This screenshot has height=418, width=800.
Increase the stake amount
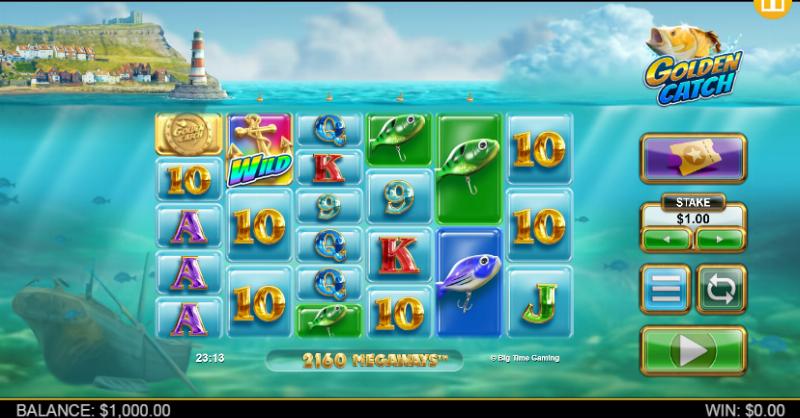720,240
